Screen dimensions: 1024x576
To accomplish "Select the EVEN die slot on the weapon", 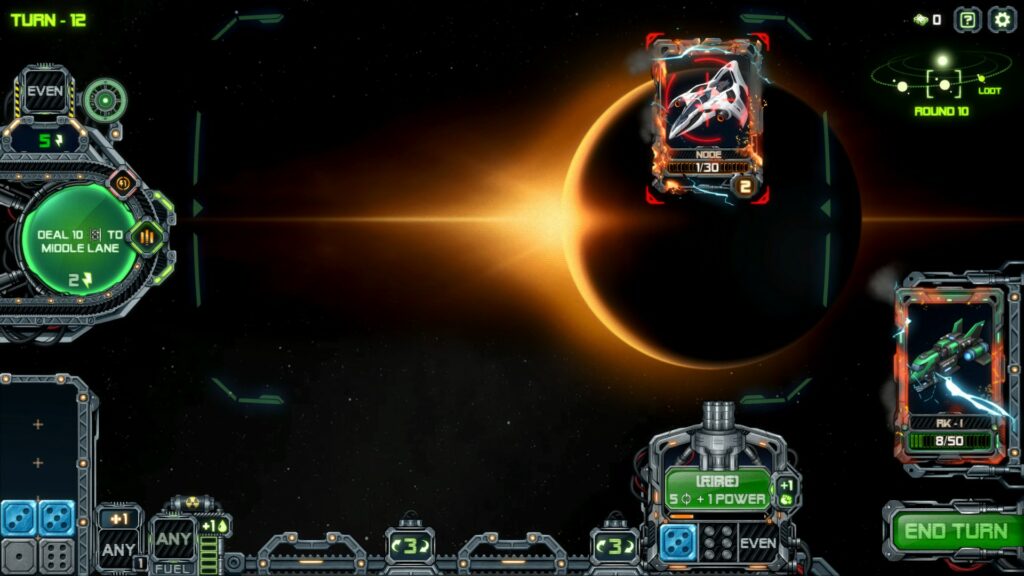I will coord(758,542).
